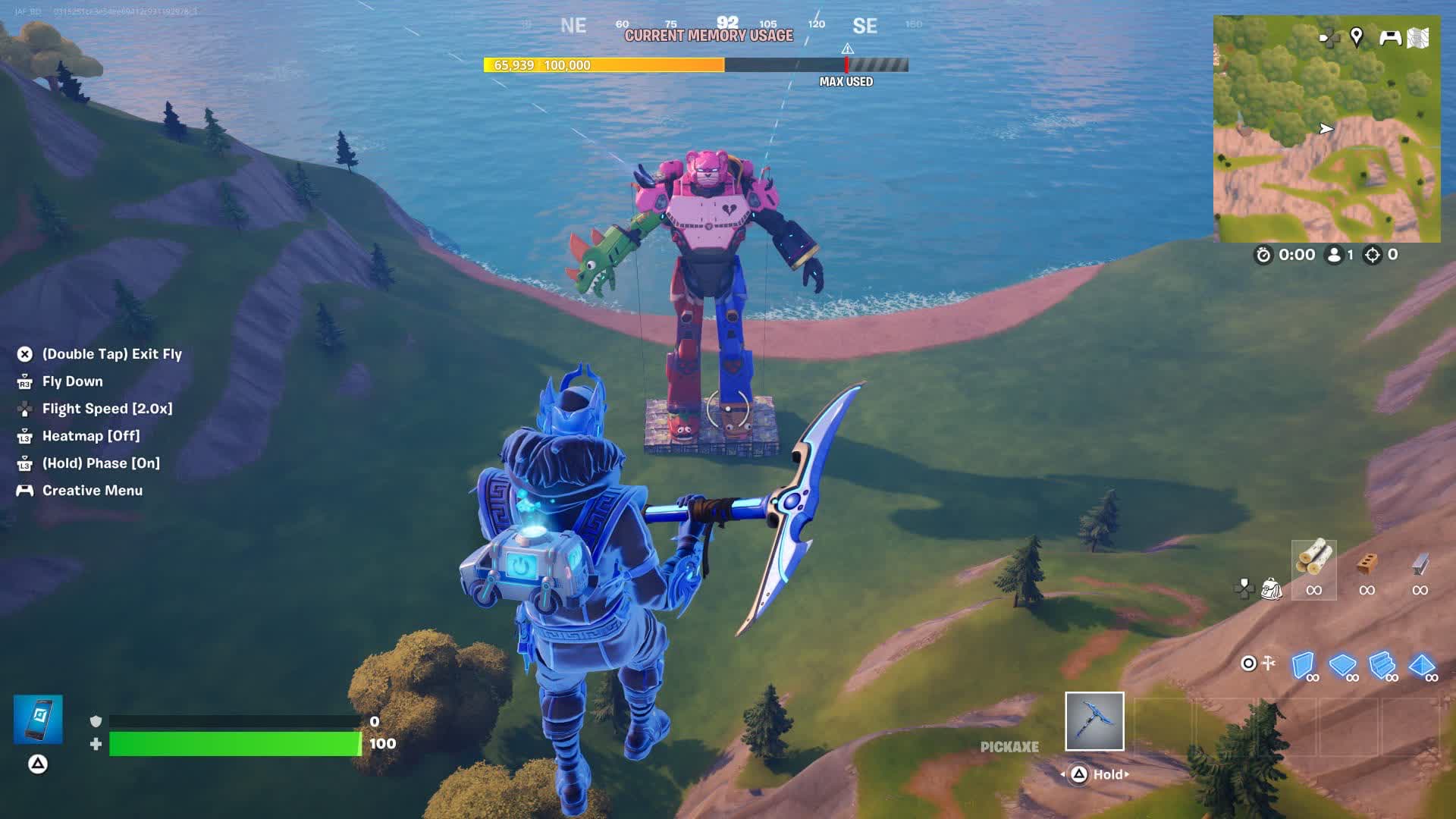Open the backpack inventory icon

tap(1271, 588)
